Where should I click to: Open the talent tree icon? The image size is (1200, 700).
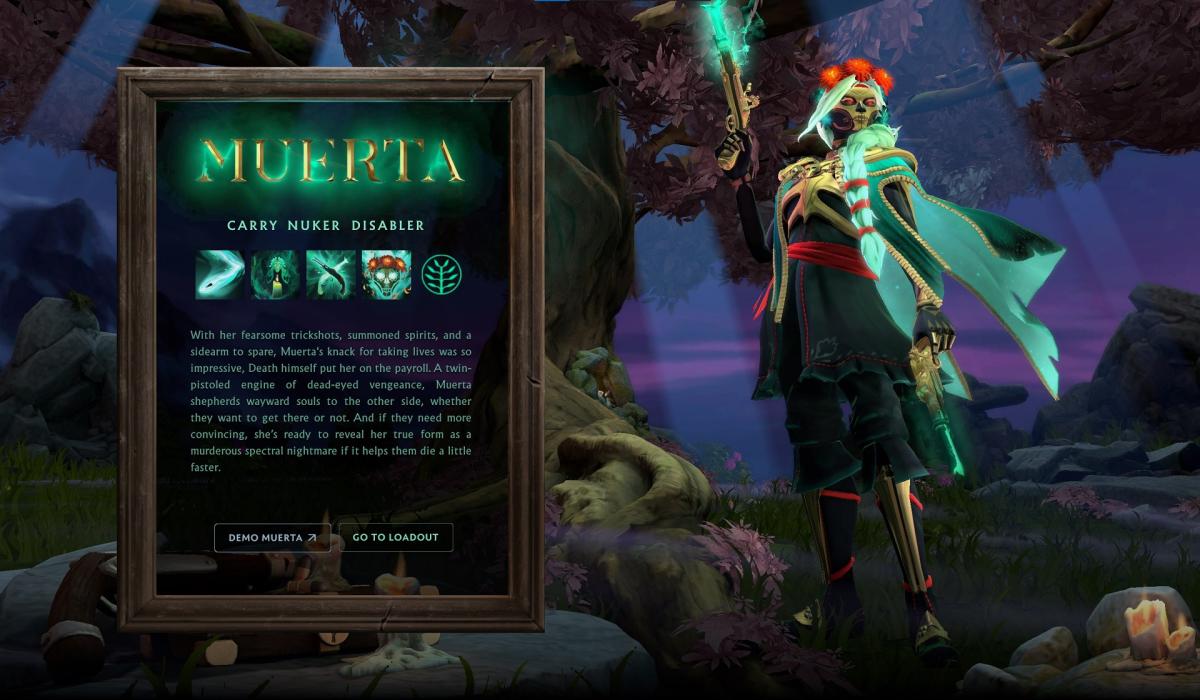[x=441, y=275]
